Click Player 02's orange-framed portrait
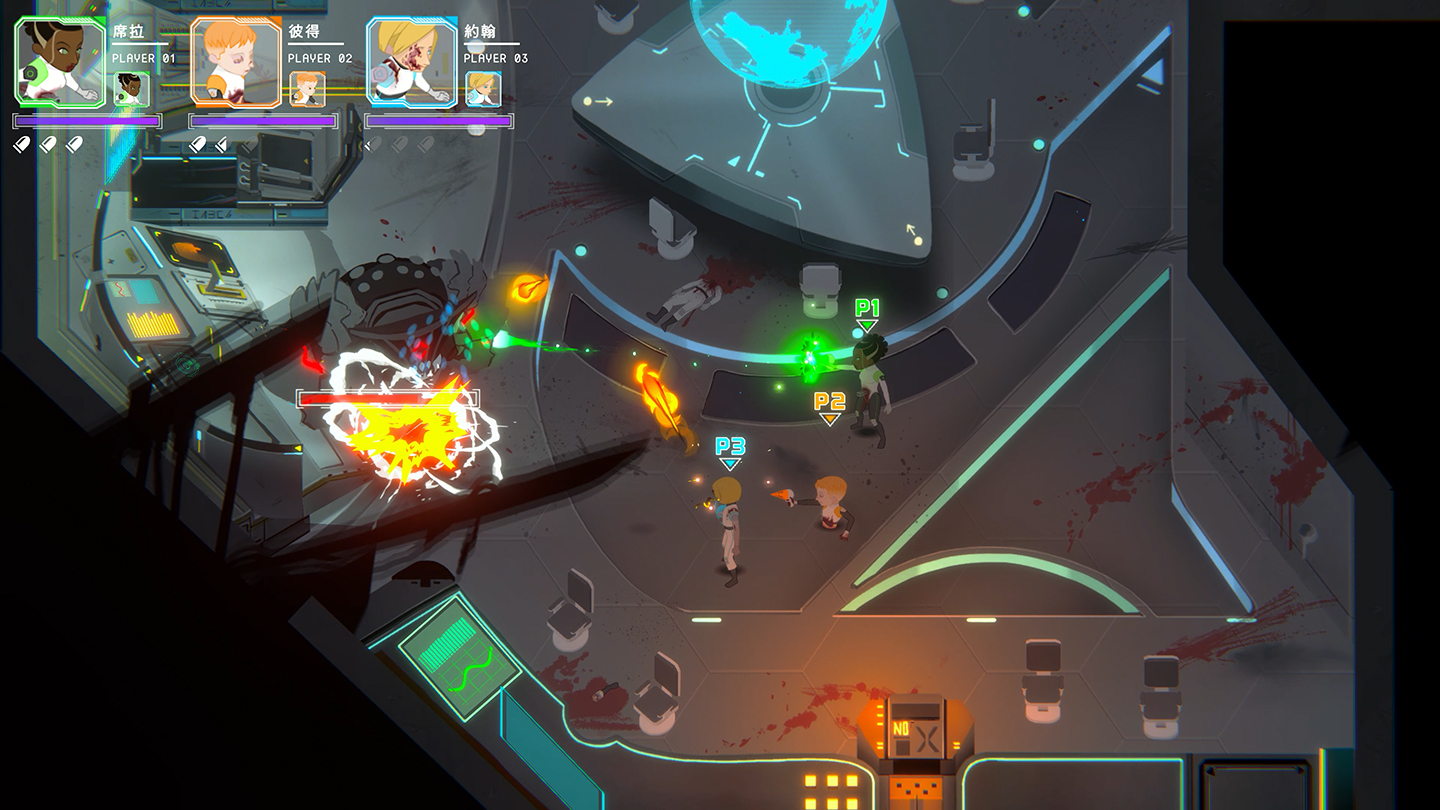 coord(236,62)
